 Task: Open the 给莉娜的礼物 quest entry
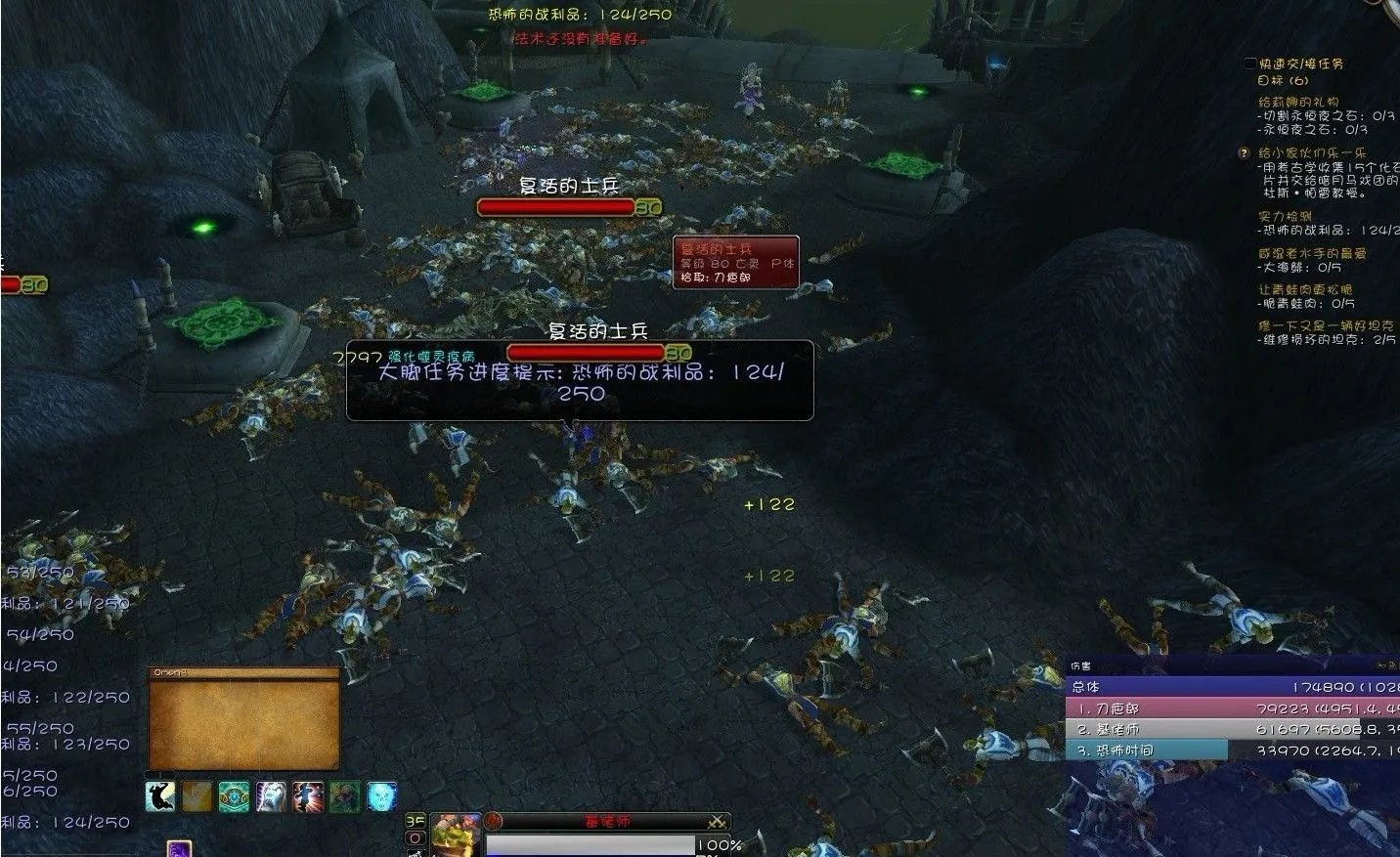pyautogui.click(x=1298, y=102)
